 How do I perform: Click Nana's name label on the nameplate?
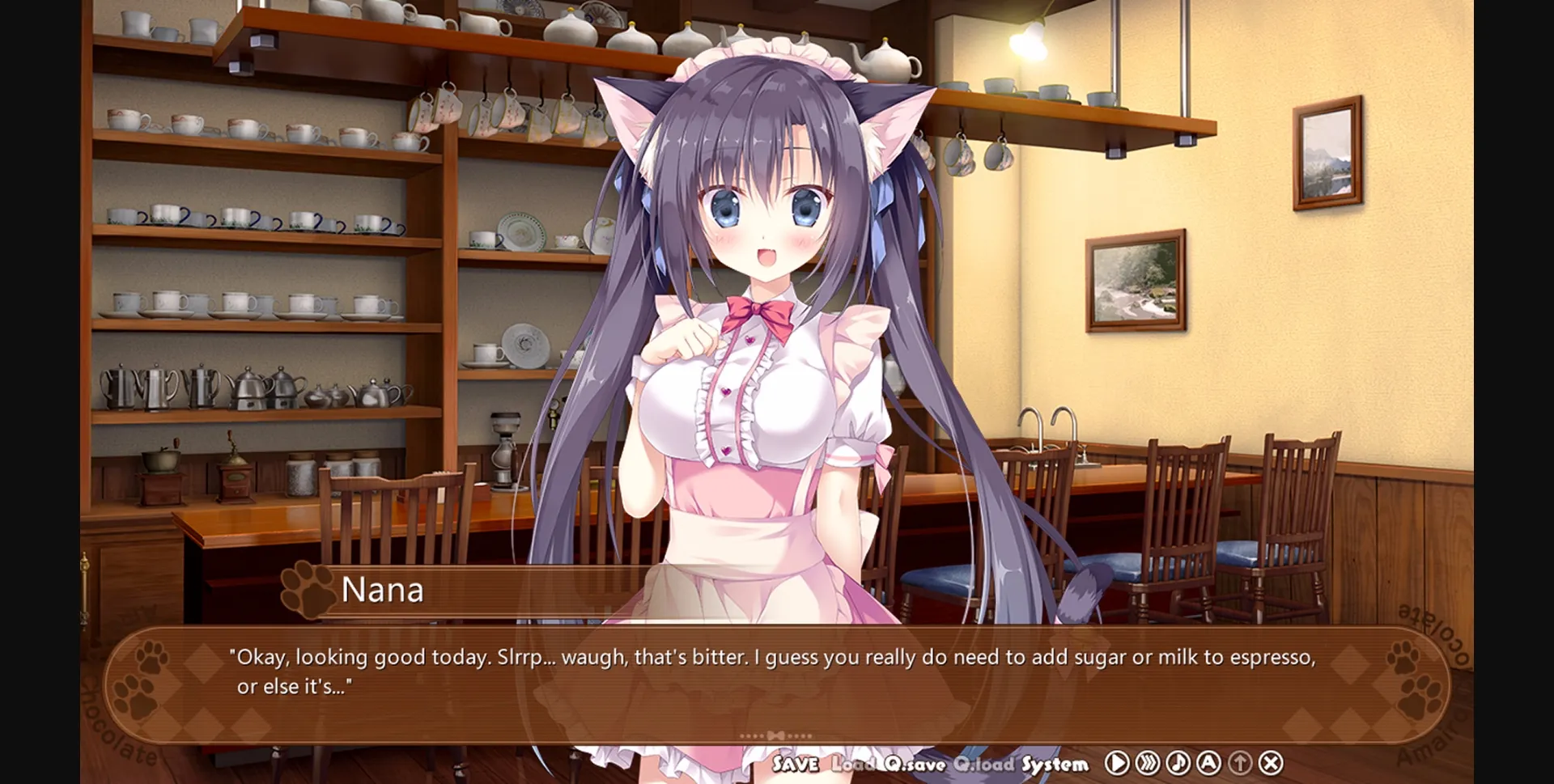pos(382,590)
